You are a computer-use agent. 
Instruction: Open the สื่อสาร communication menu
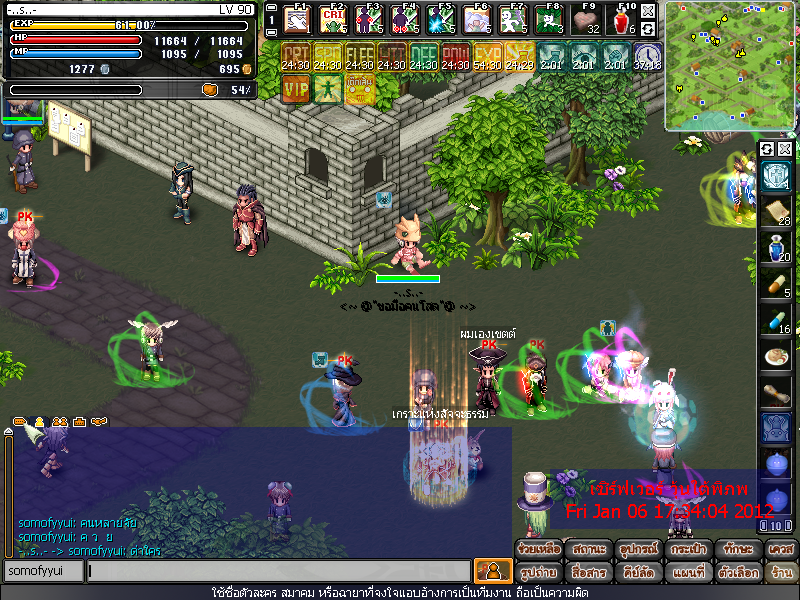coord(588,573)
